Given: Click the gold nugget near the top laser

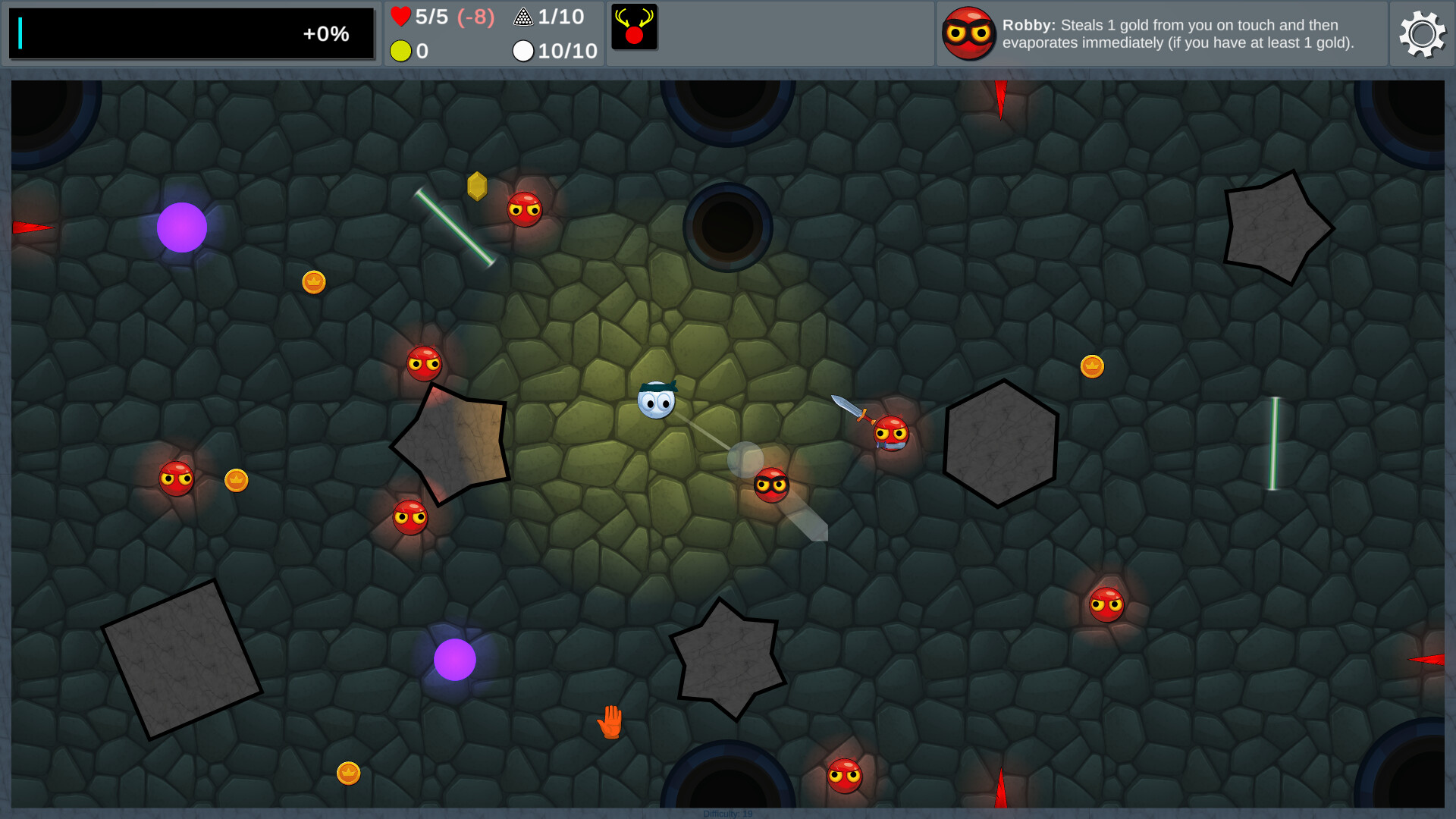Looking at the screenshot, I should [x=477, y=186].
